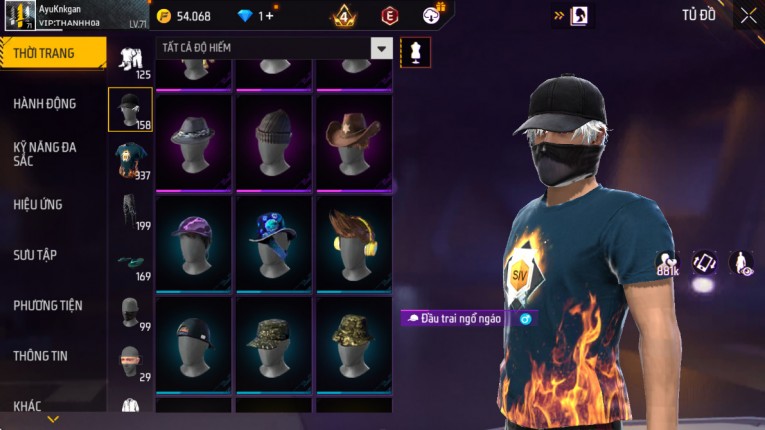Choose the shirt category showing 337
The image size is (765, 430).
[x=130, y=160]
